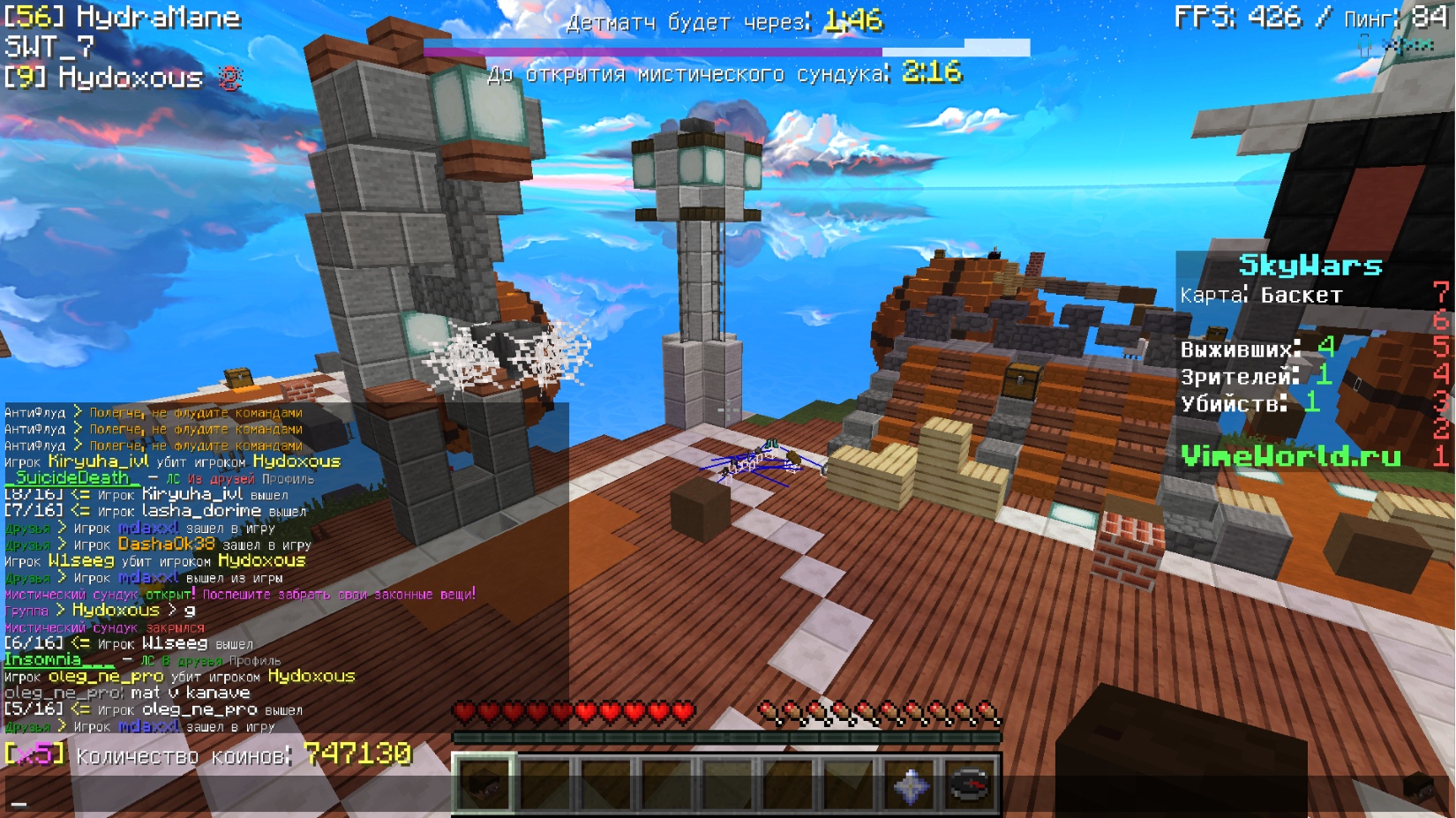Message Insomnia___ with the ЛС link
The height and width of the screenshot is (818, 1456).
pos(147,661)
